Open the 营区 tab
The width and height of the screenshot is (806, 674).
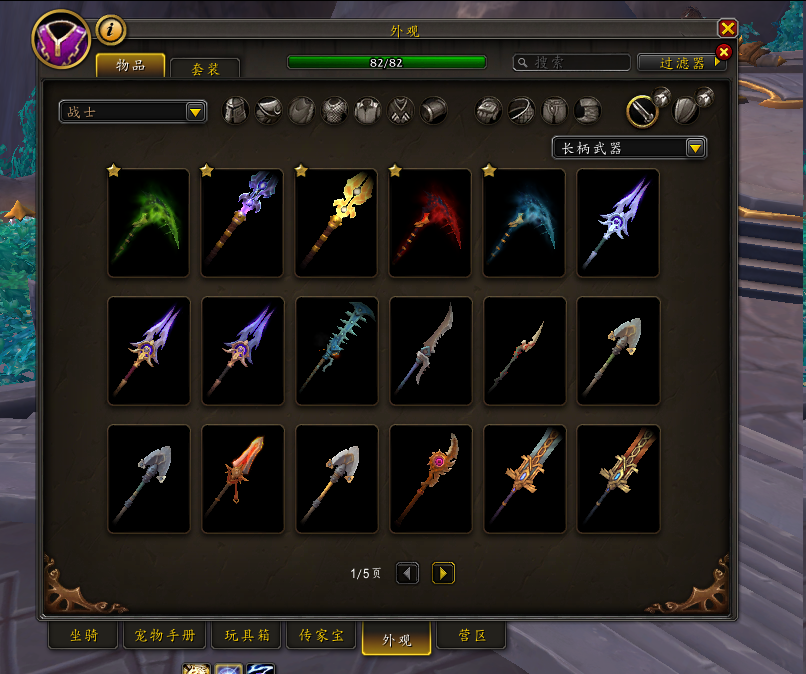click(x=471, y=636)
